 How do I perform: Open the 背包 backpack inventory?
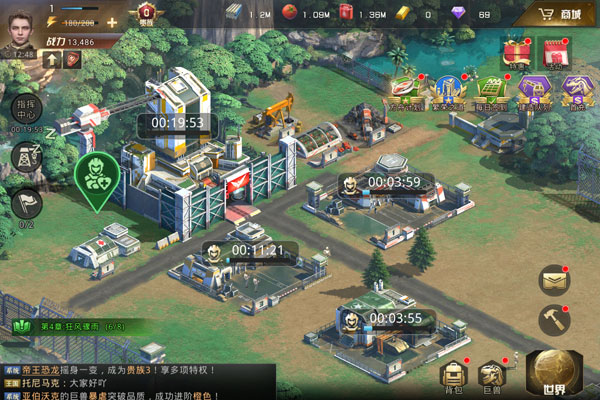pos(454,377)
